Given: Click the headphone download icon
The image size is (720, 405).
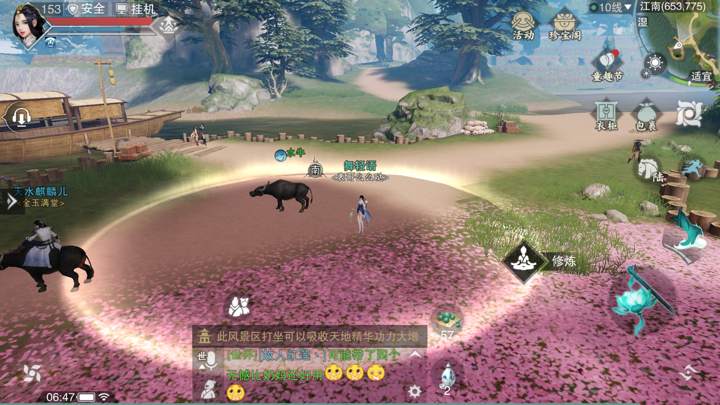Looking at the screenshot, I should pyautogui.click(x=19, y=117).
